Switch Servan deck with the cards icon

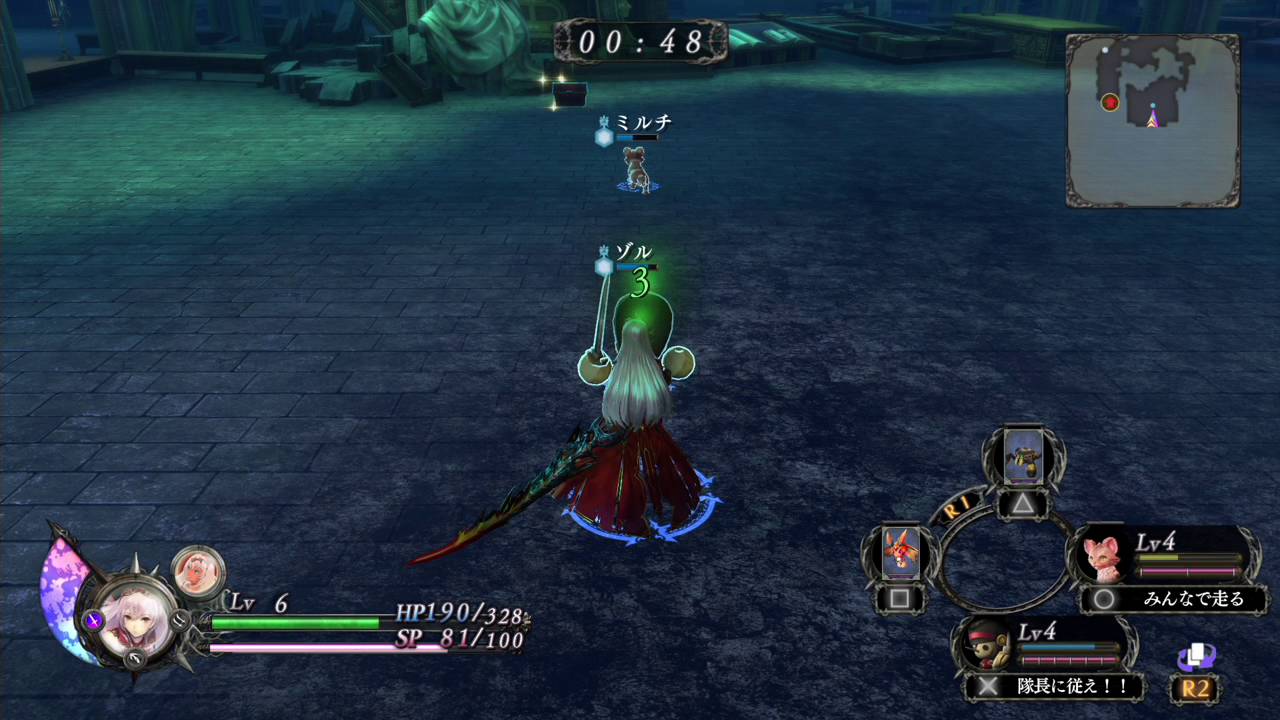coord(1195,657)
